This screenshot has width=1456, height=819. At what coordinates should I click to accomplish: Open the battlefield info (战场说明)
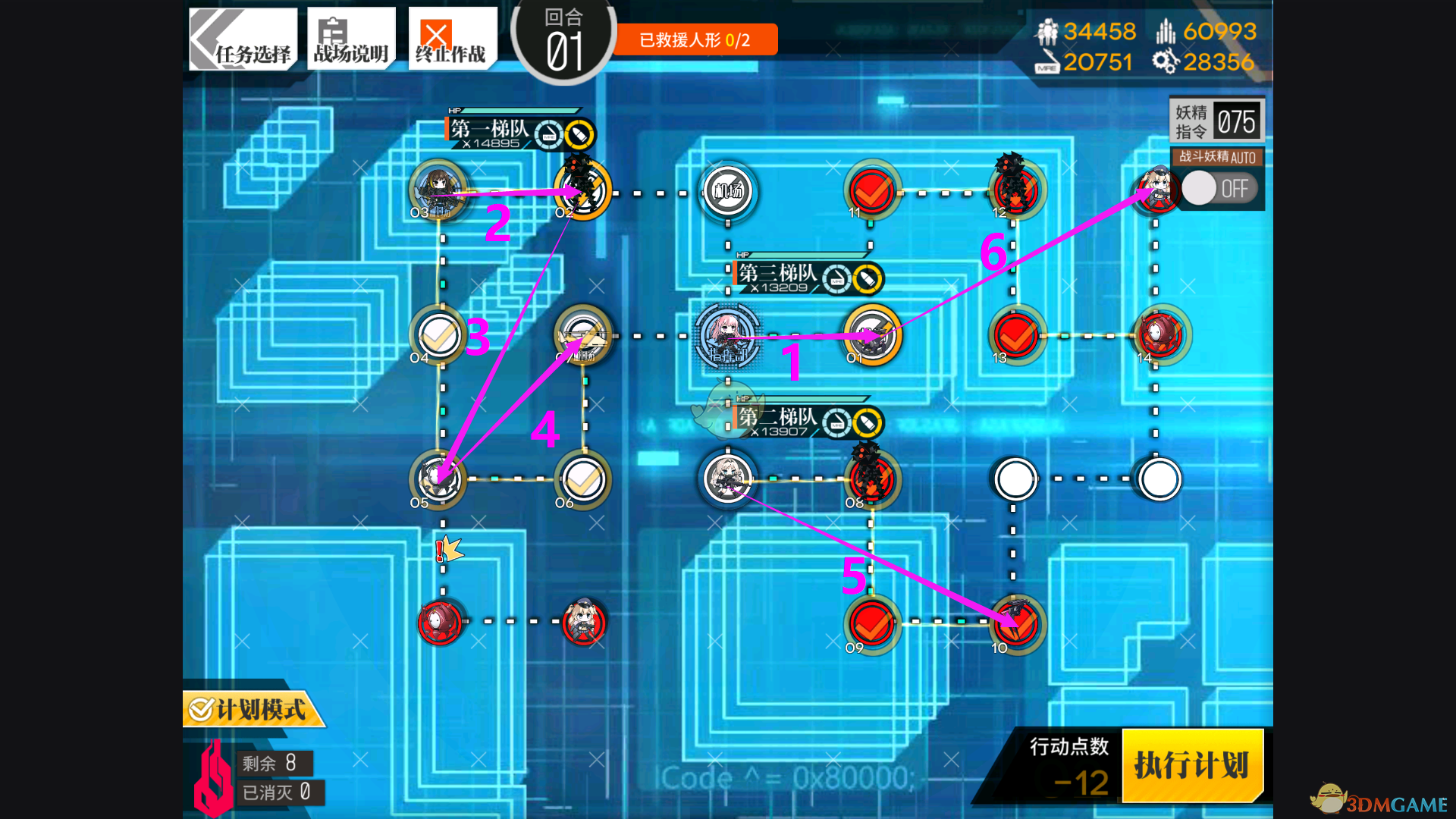pyautogui.click(x=351, y=39)
